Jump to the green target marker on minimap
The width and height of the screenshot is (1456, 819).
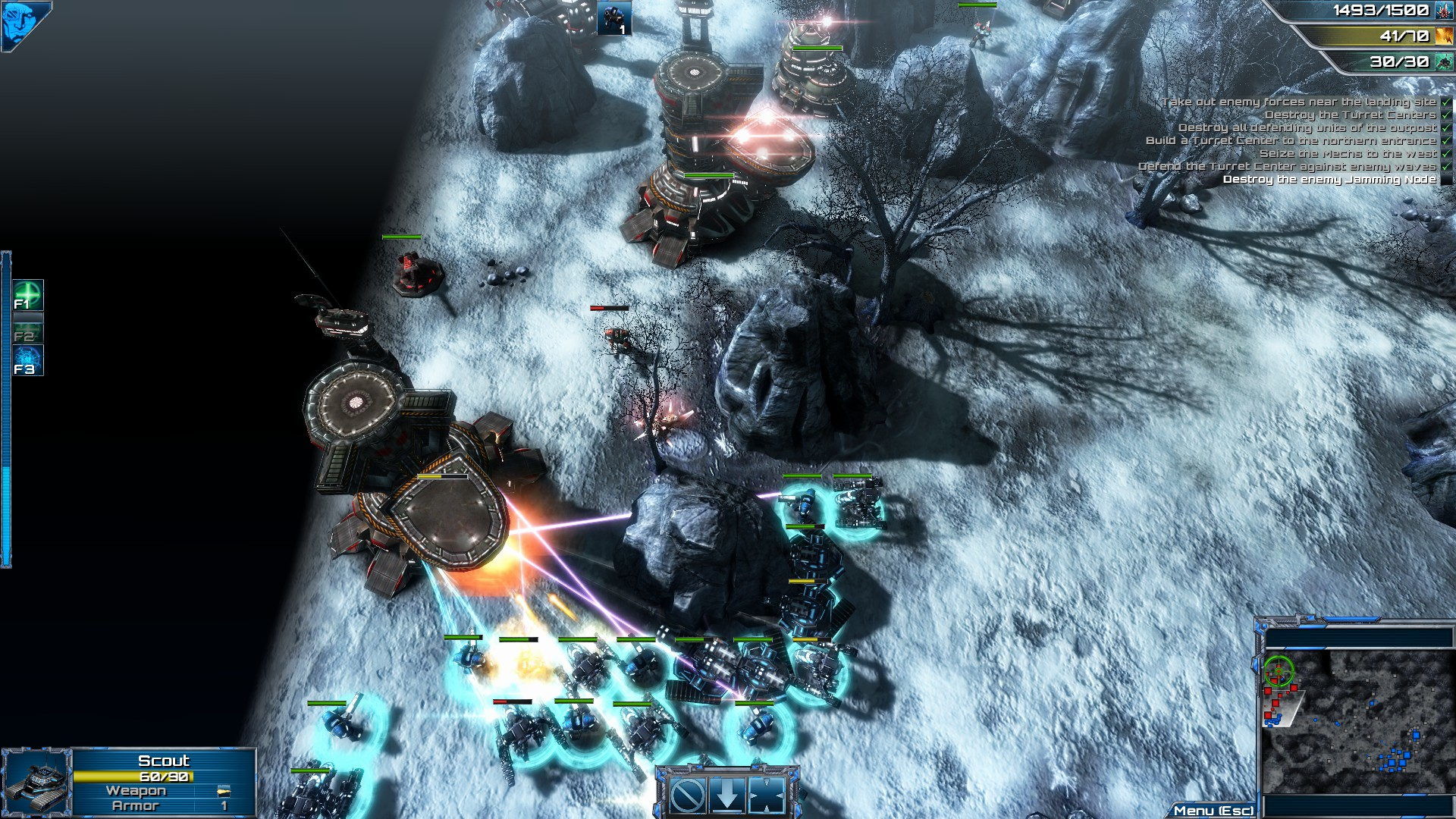[x=1279, y=670]
